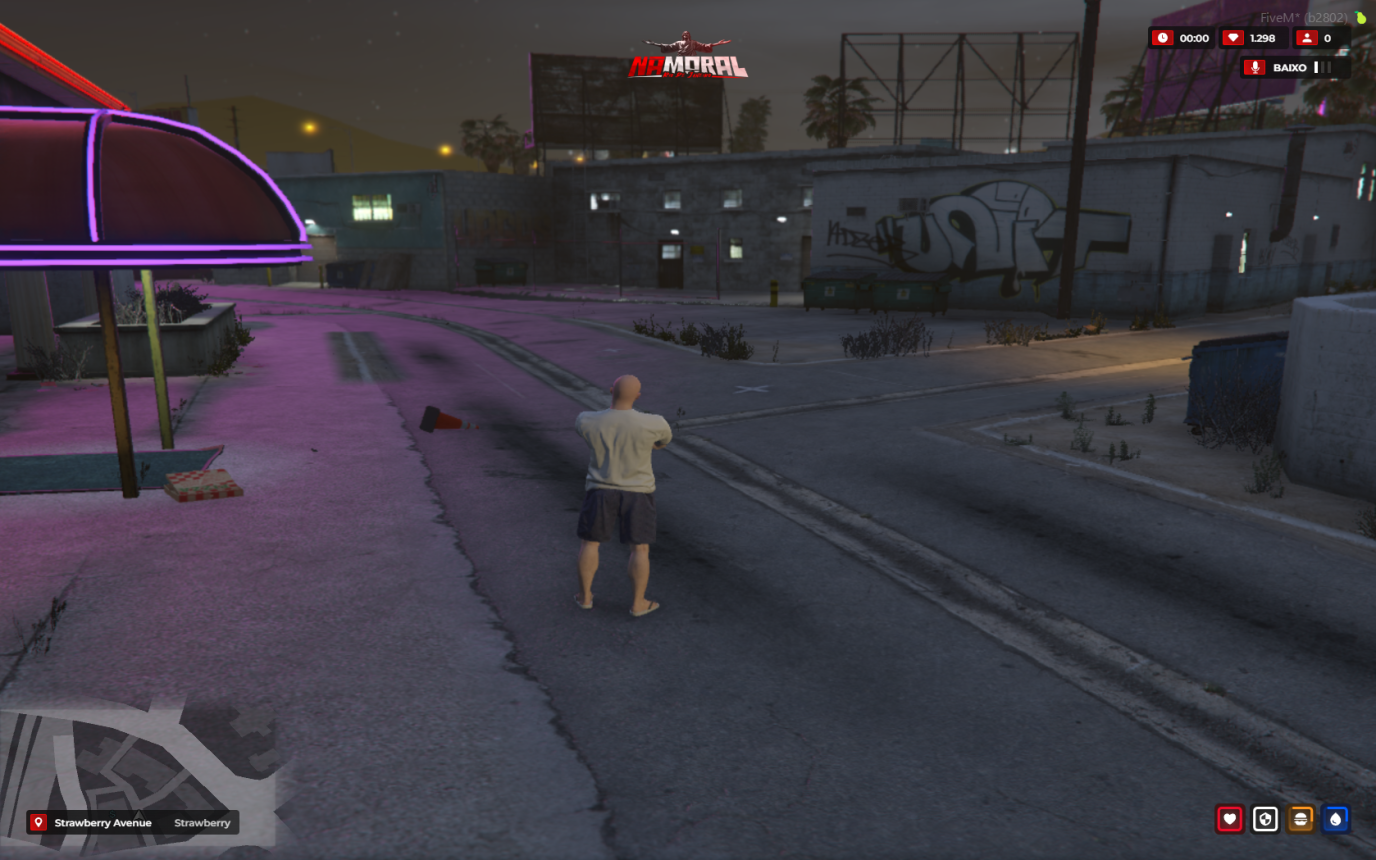Click the green pear FiveM icon
The width and height of the screenshot is (1376, 860).
pyautogui.click(x=1360, y=17)
